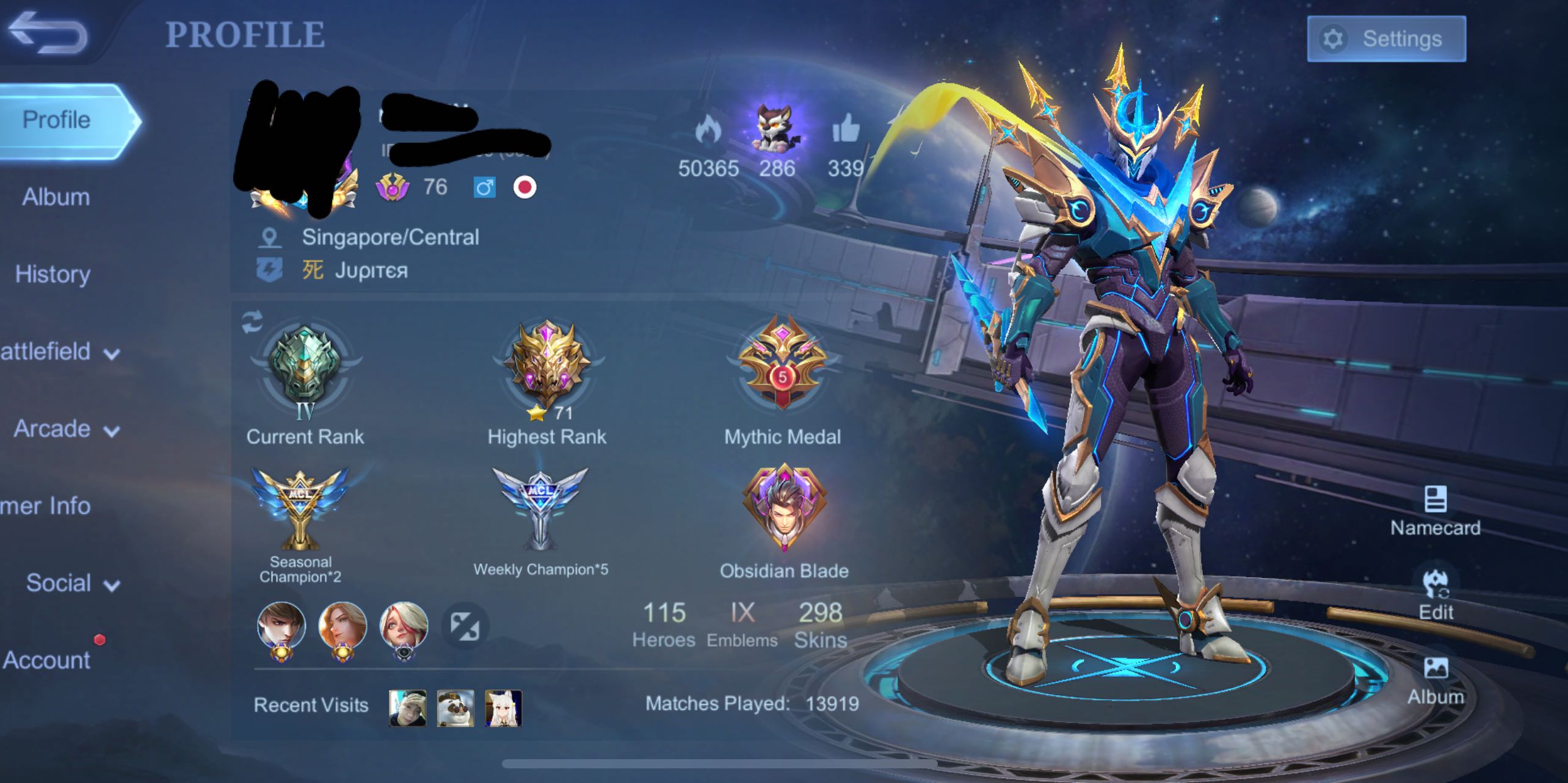Expand the Battlefield section
This screenshot has height=783, width=1568.
pyautogui.click(x=52, y=352)
